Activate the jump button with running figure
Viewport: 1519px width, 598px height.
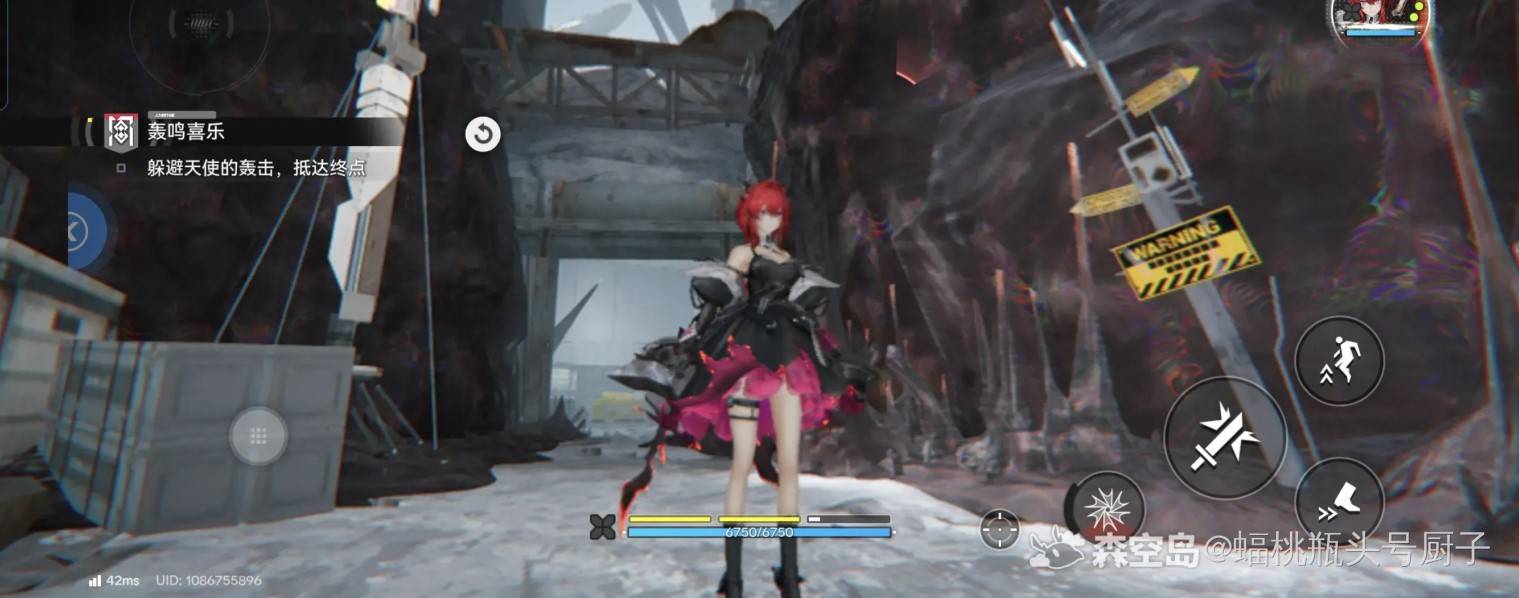pyautogui.click(x=1339, y=360)
